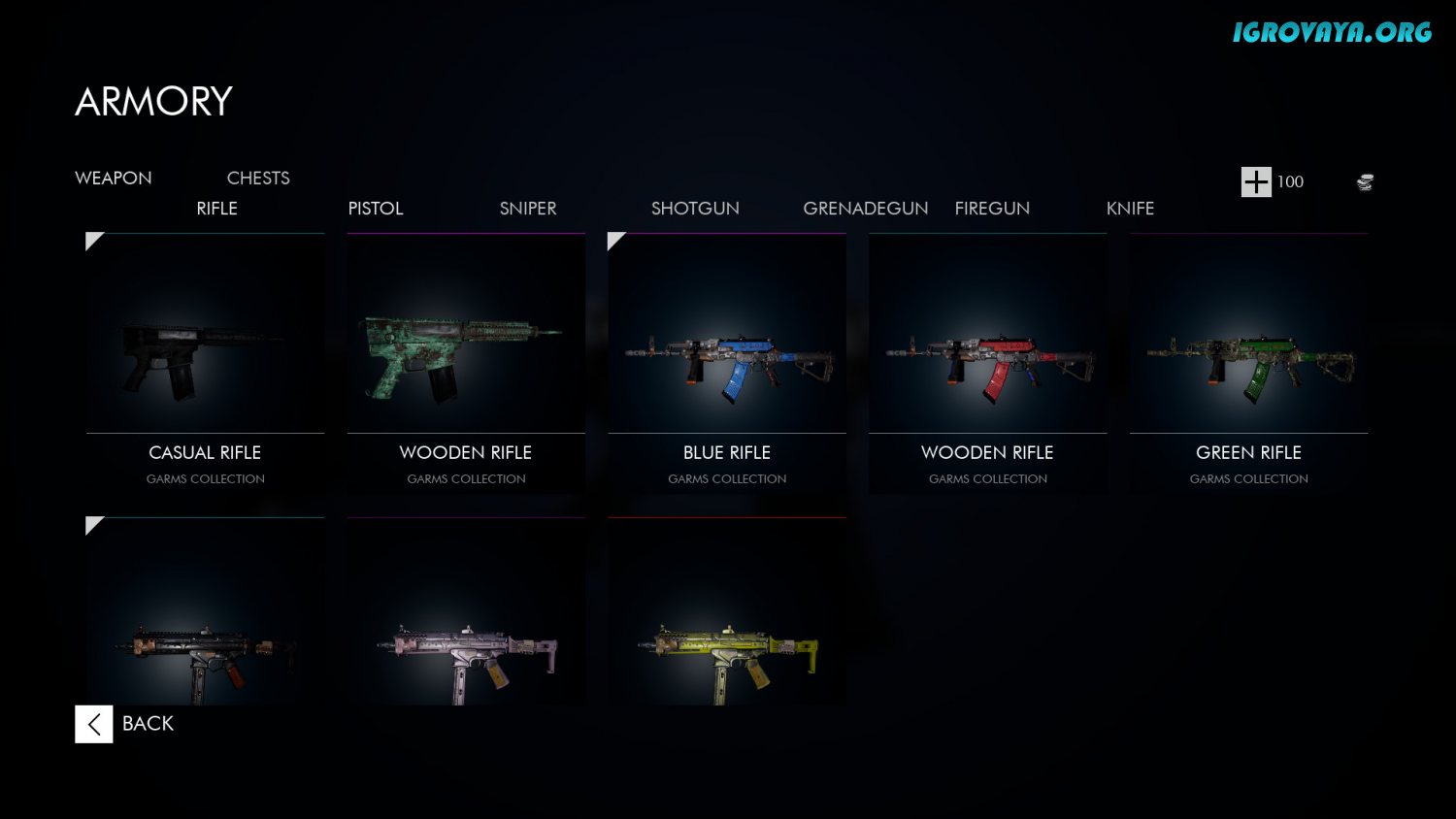This screenshot has height=819, width=1456.
Task: Show the Knife category
Action: [1130, 209]
